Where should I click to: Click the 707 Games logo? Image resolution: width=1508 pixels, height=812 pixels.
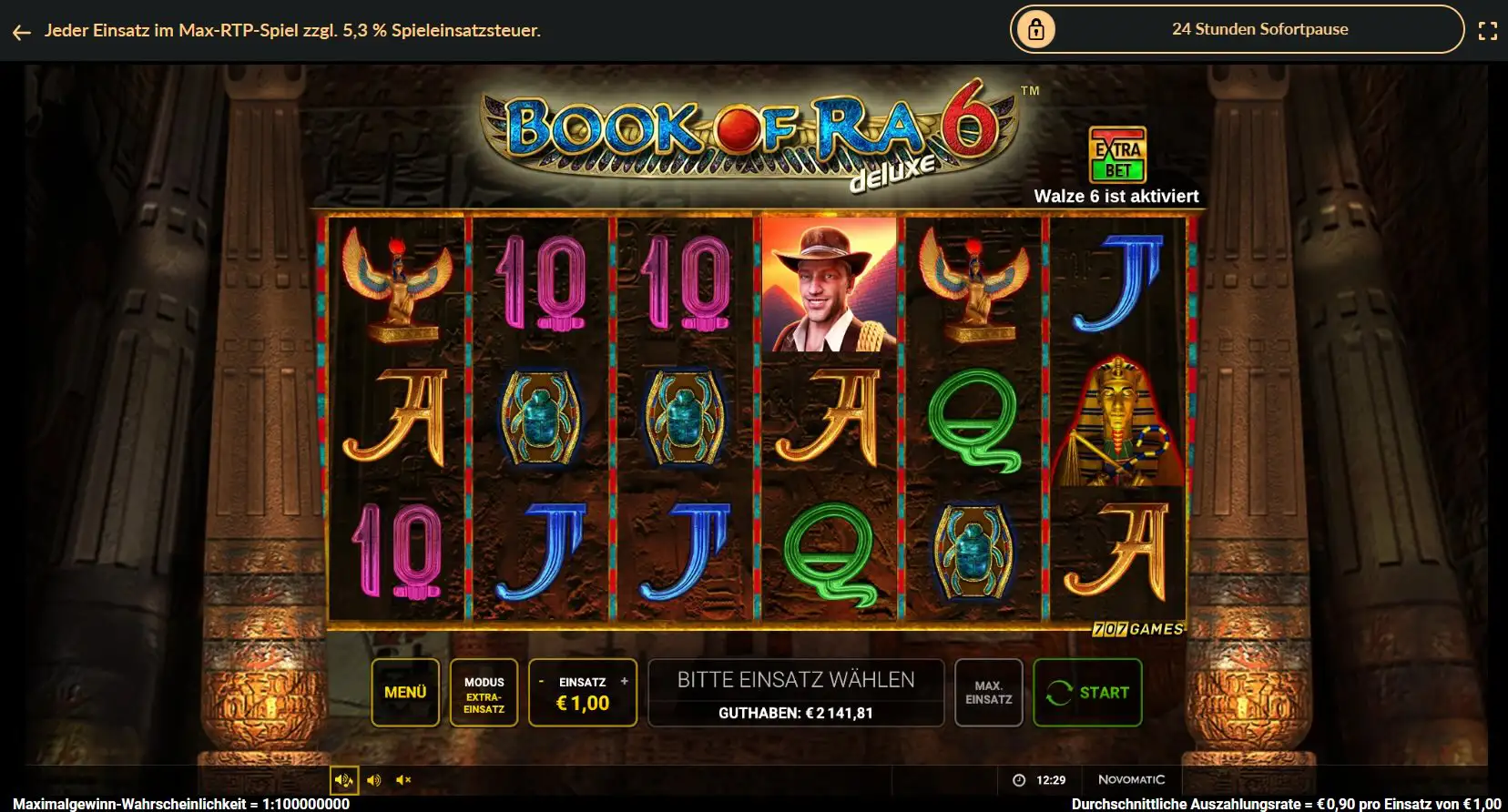coord(1137,628)
